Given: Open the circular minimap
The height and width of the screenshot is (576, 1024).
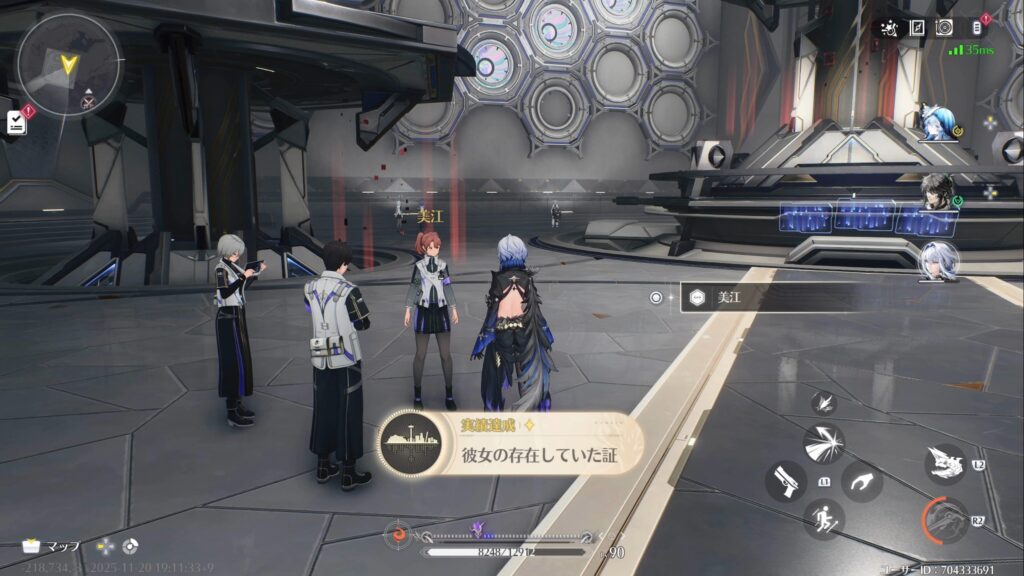Looking at the screenshot, I should (x=68, y=64).
